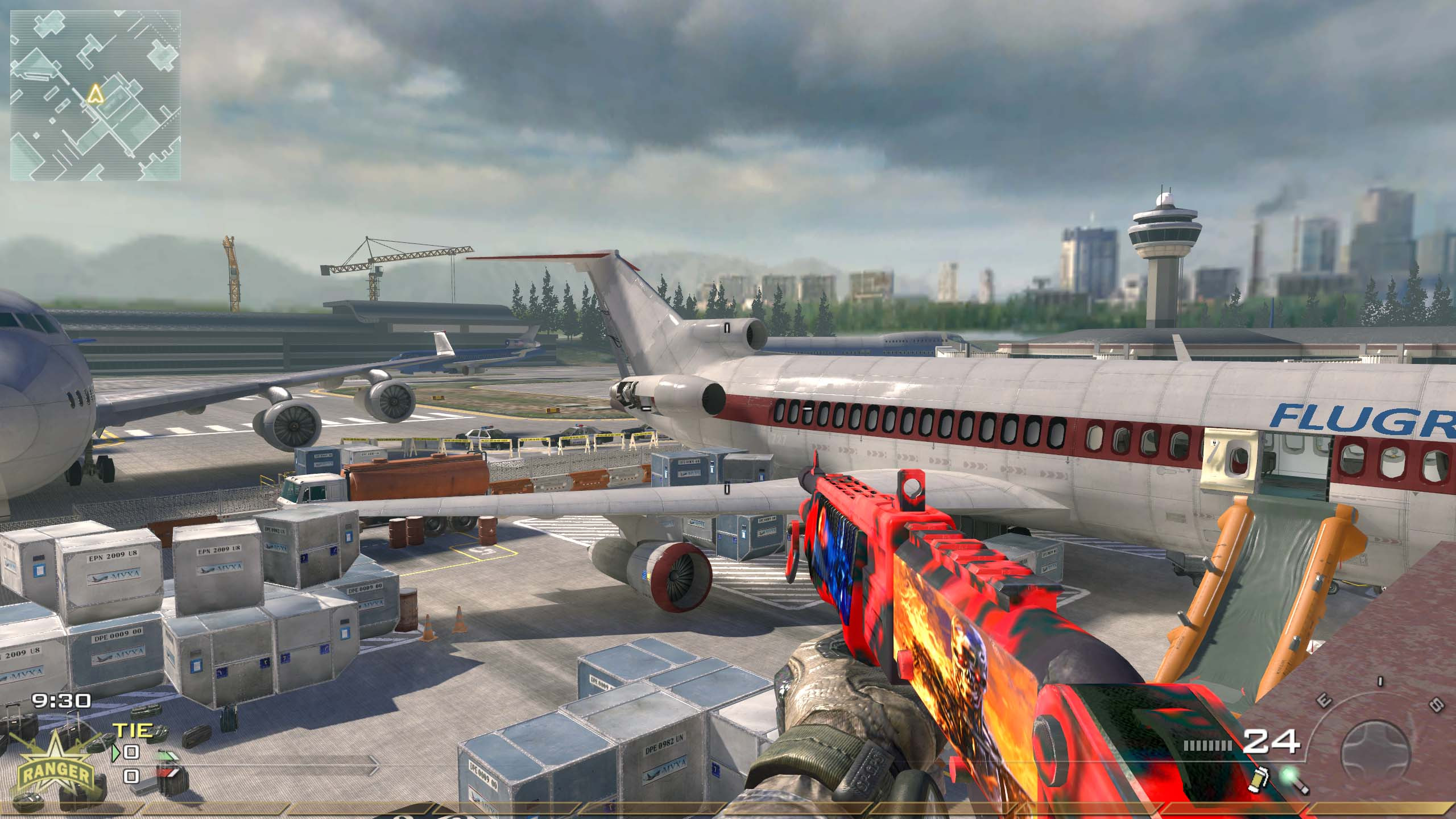This screenshot has height=819, width=1456.
Task: Click the green allied team flag icon
Action: tap(167, 756)
